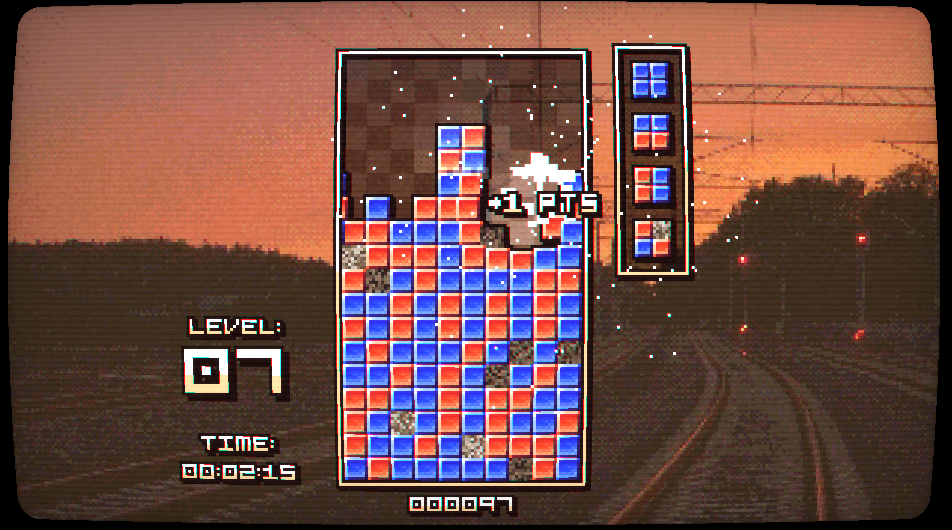Image resolution: width=952 pixels, height=530 pixels.
Task: Pick the queued block with blue top, red bottom
Action: (651, 132)
